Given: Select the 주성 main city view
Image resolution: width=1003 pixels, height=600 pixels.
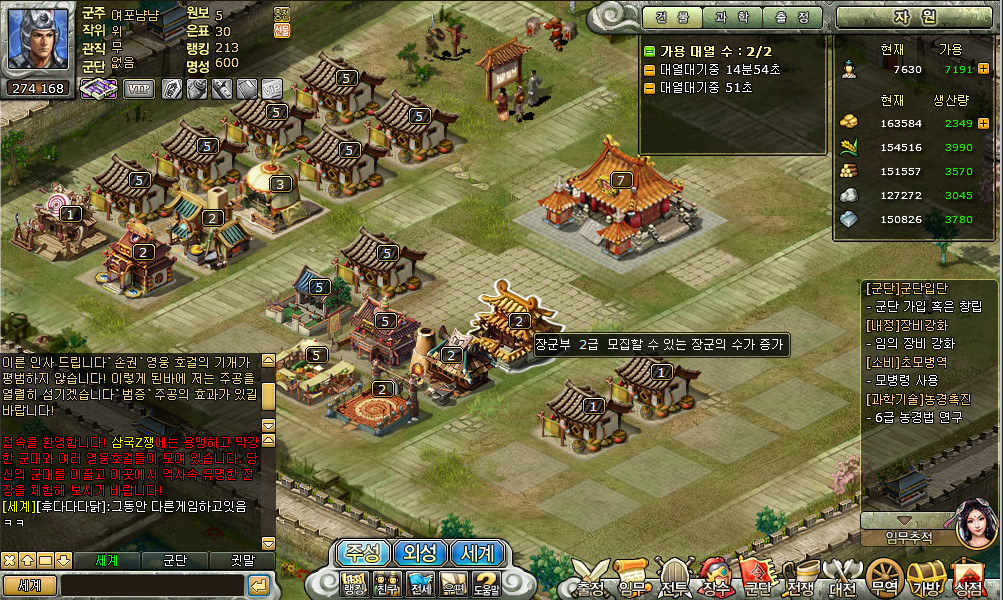Looking at the screenshot, I should 362,553.
